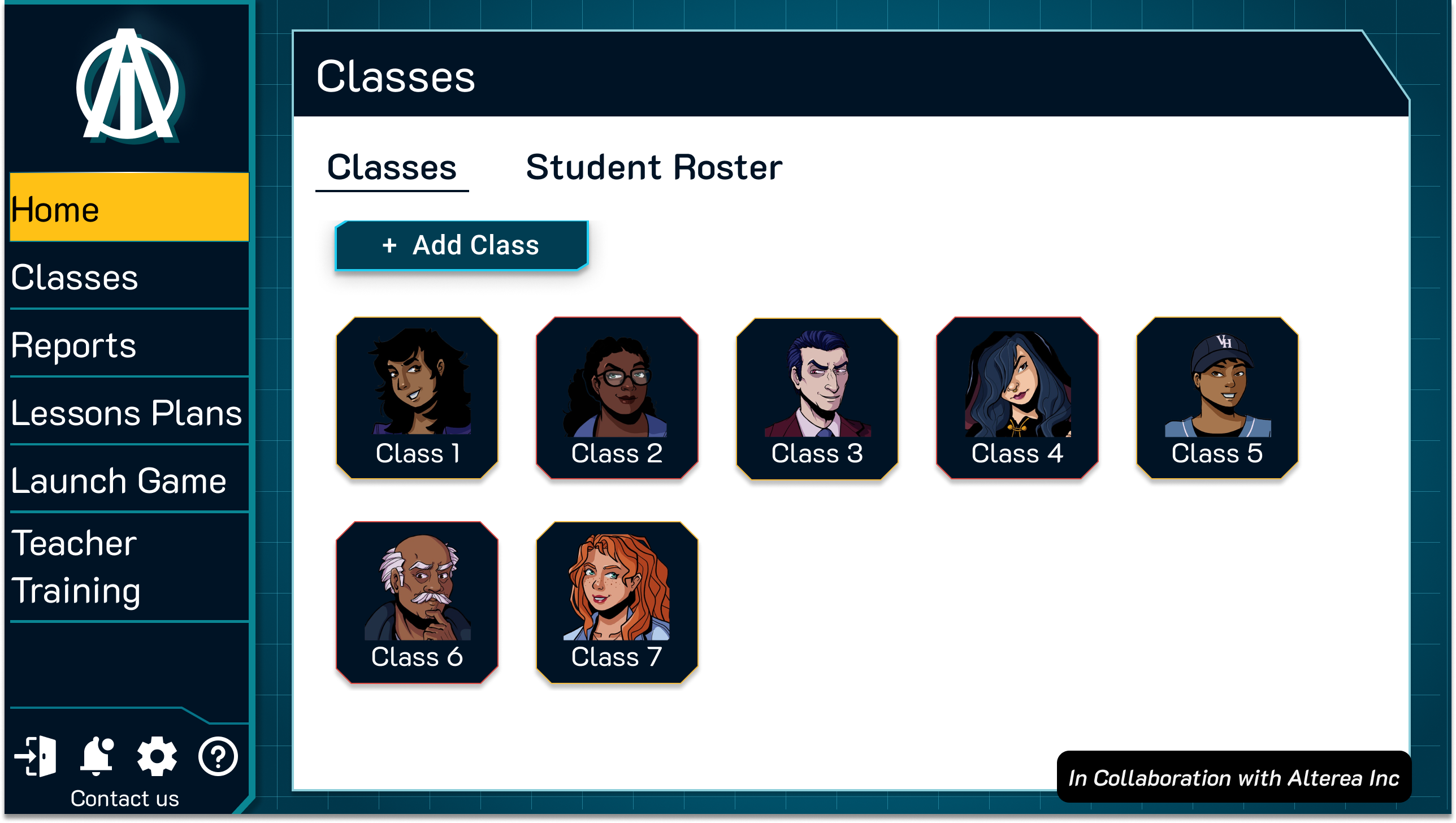Switch to the Student Roster tab
1456x823 pixels.
click(x=654, y=167)
